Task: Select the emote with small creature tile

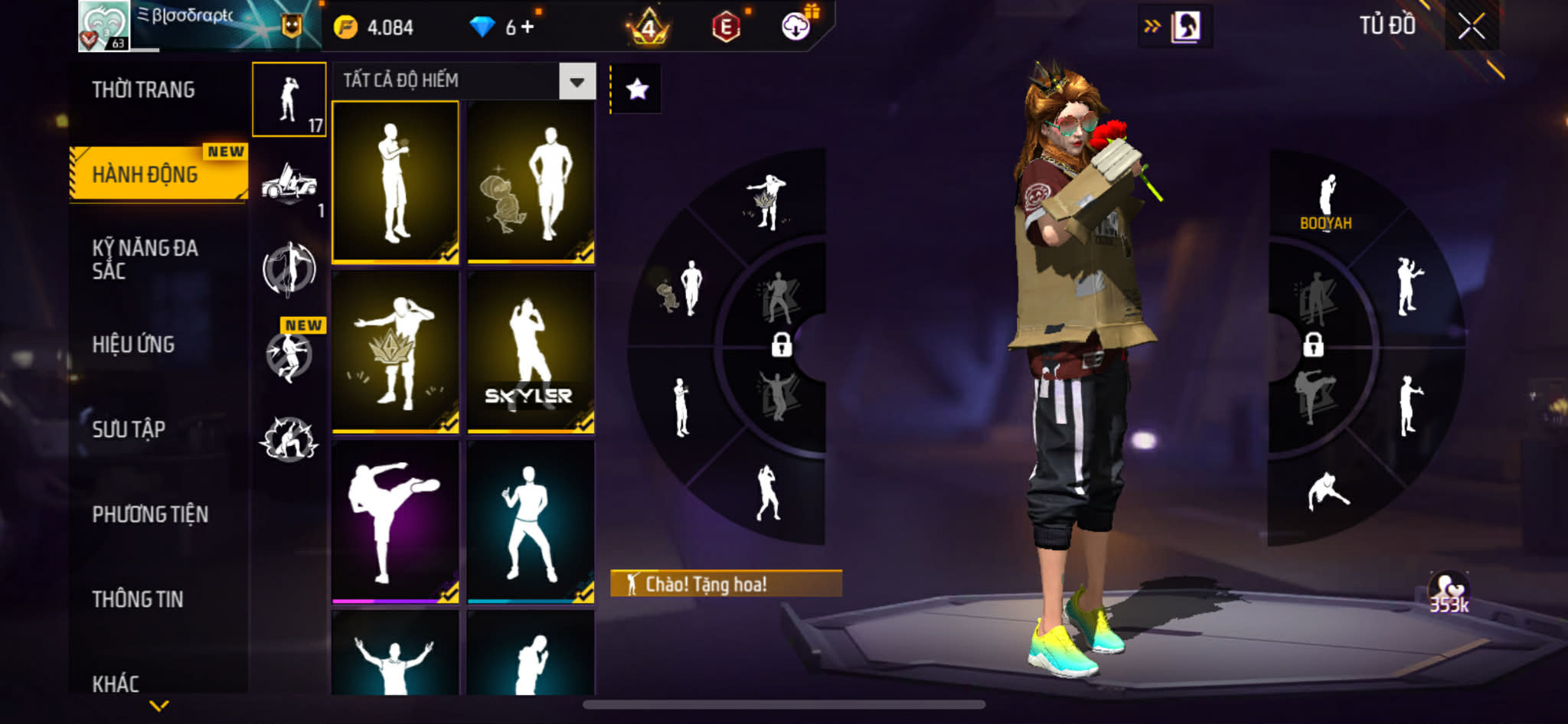Action: pyautogui.click(x=531, y=182)
